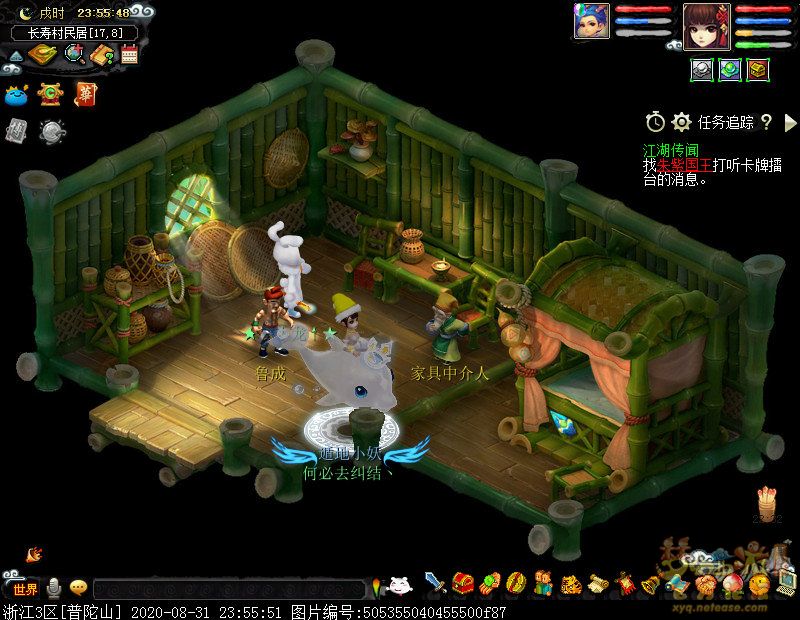Select the blue-haired pet portrait

pyautogui.click(x=590, y=20)
